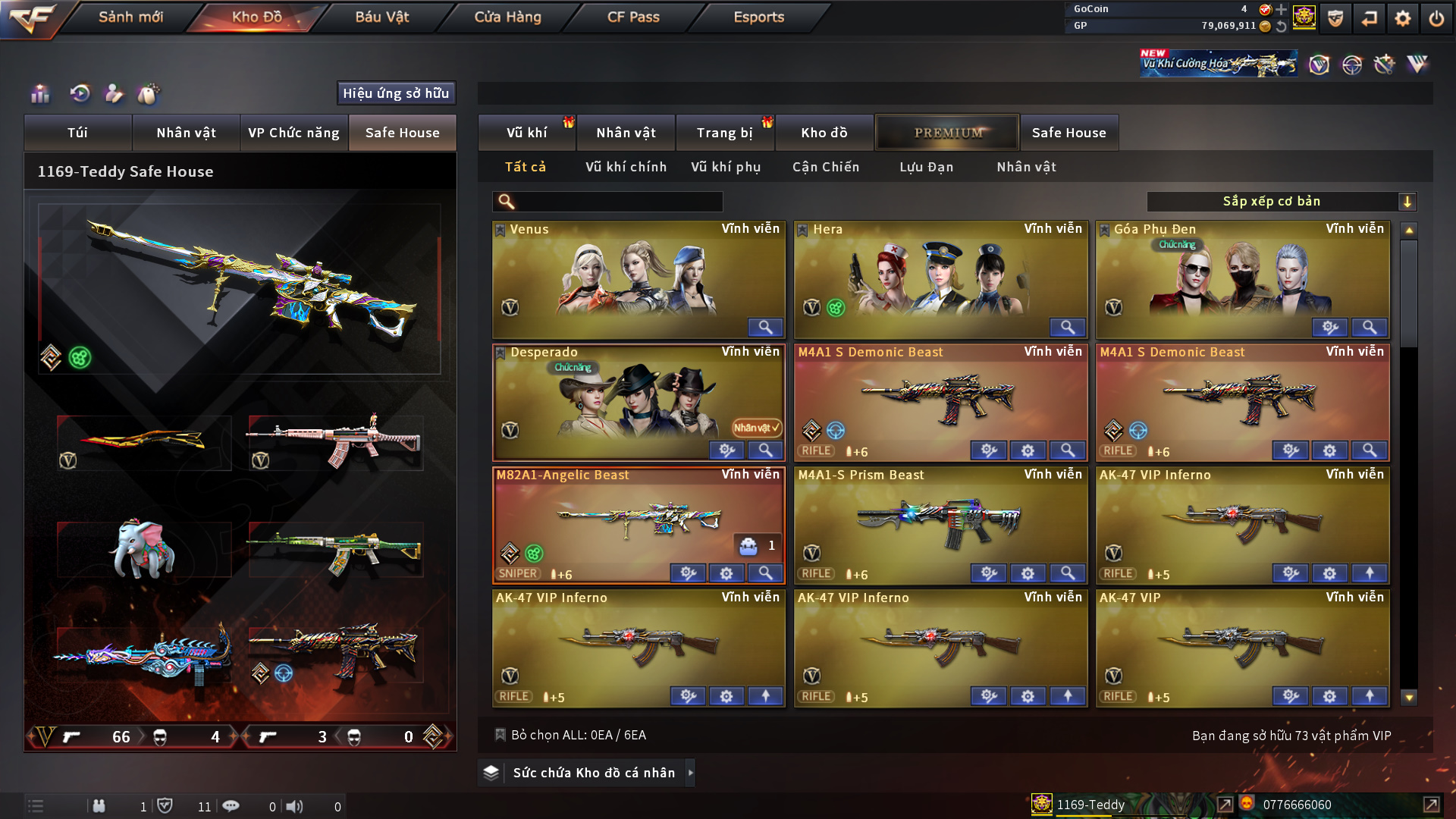The width and height of the screenshot is (1456, 819).
Task: Open the Esports menu
Action: (758, 17)
